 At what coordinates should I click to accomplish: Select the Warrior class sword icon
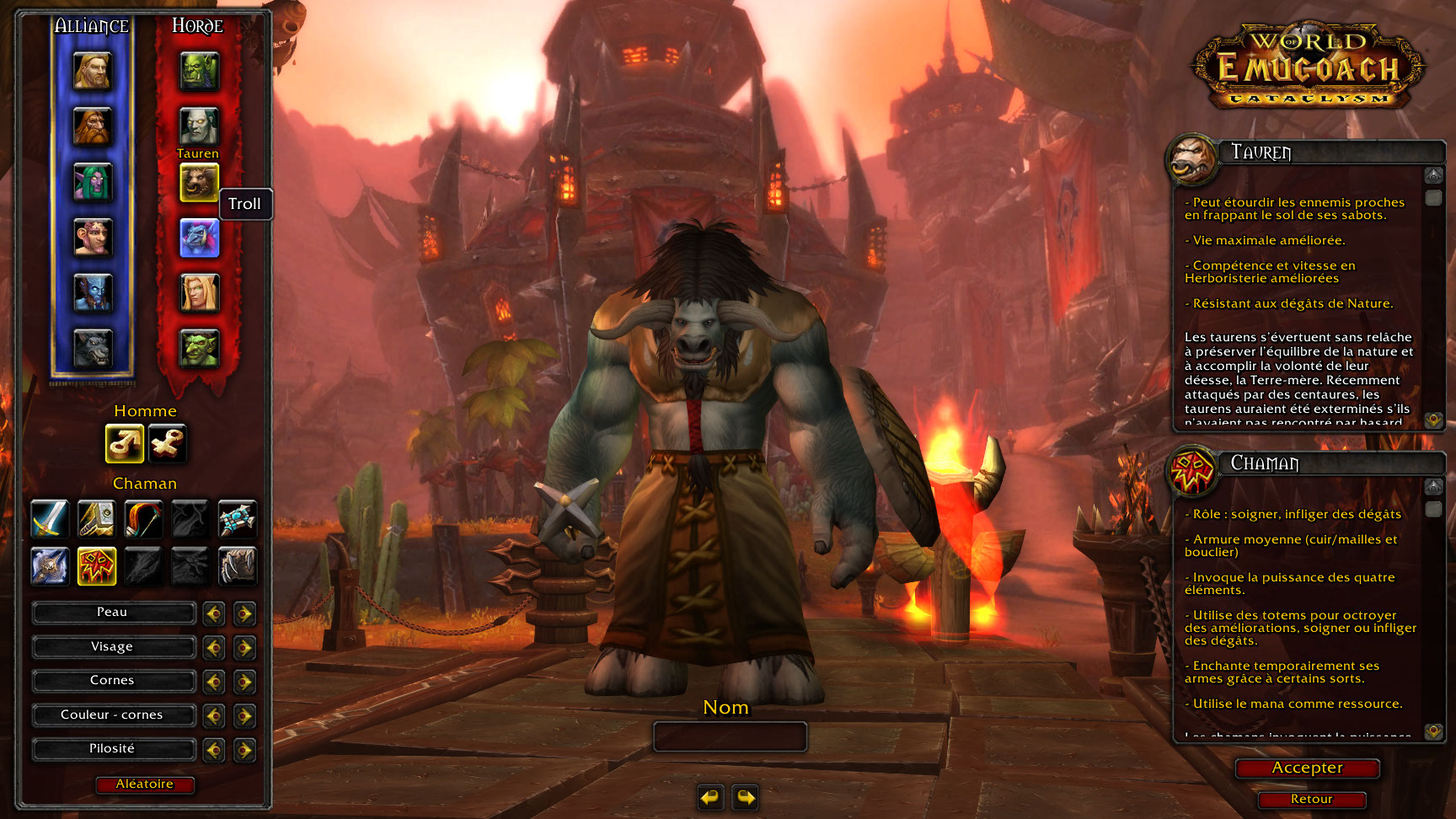pos(50,519)
